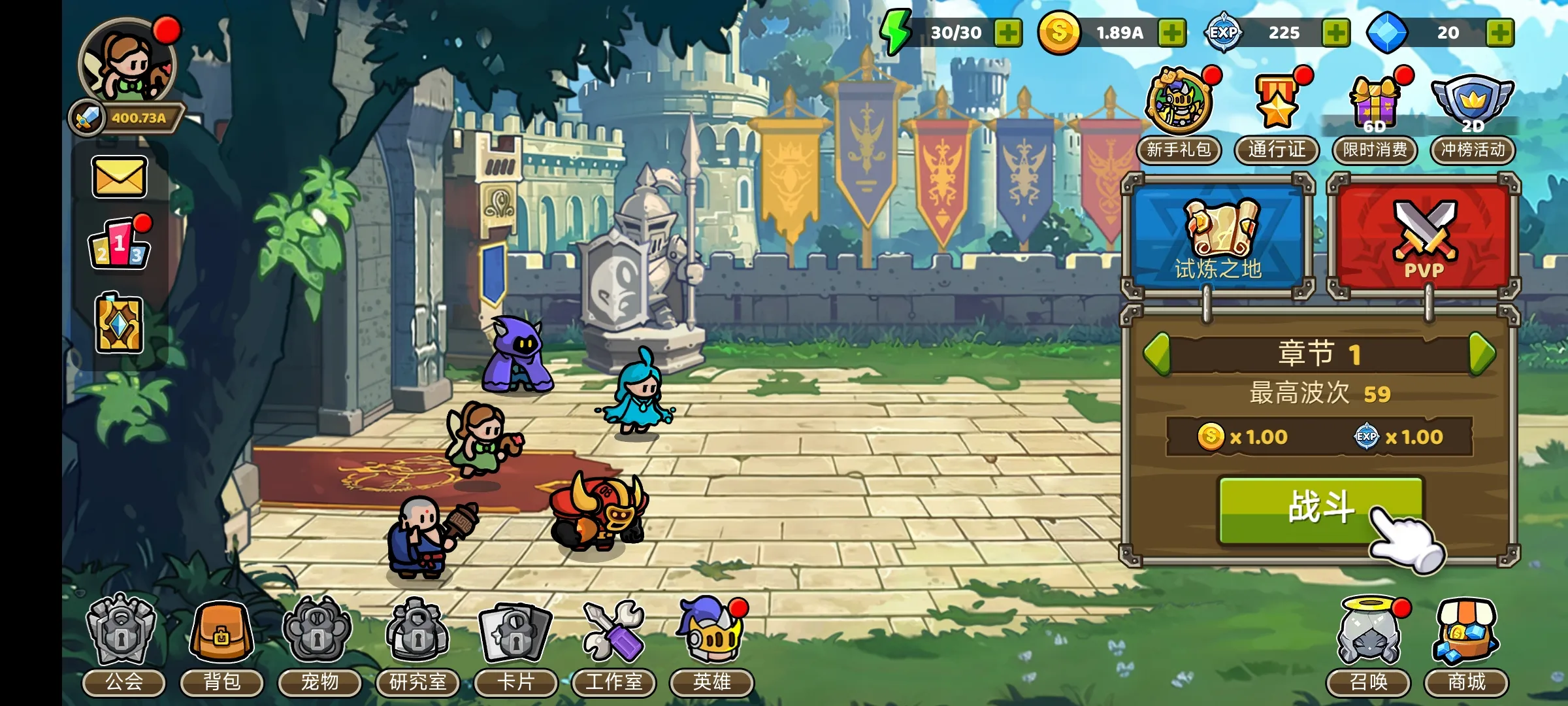Open the 商城 shop

[x=1467, y=644]
